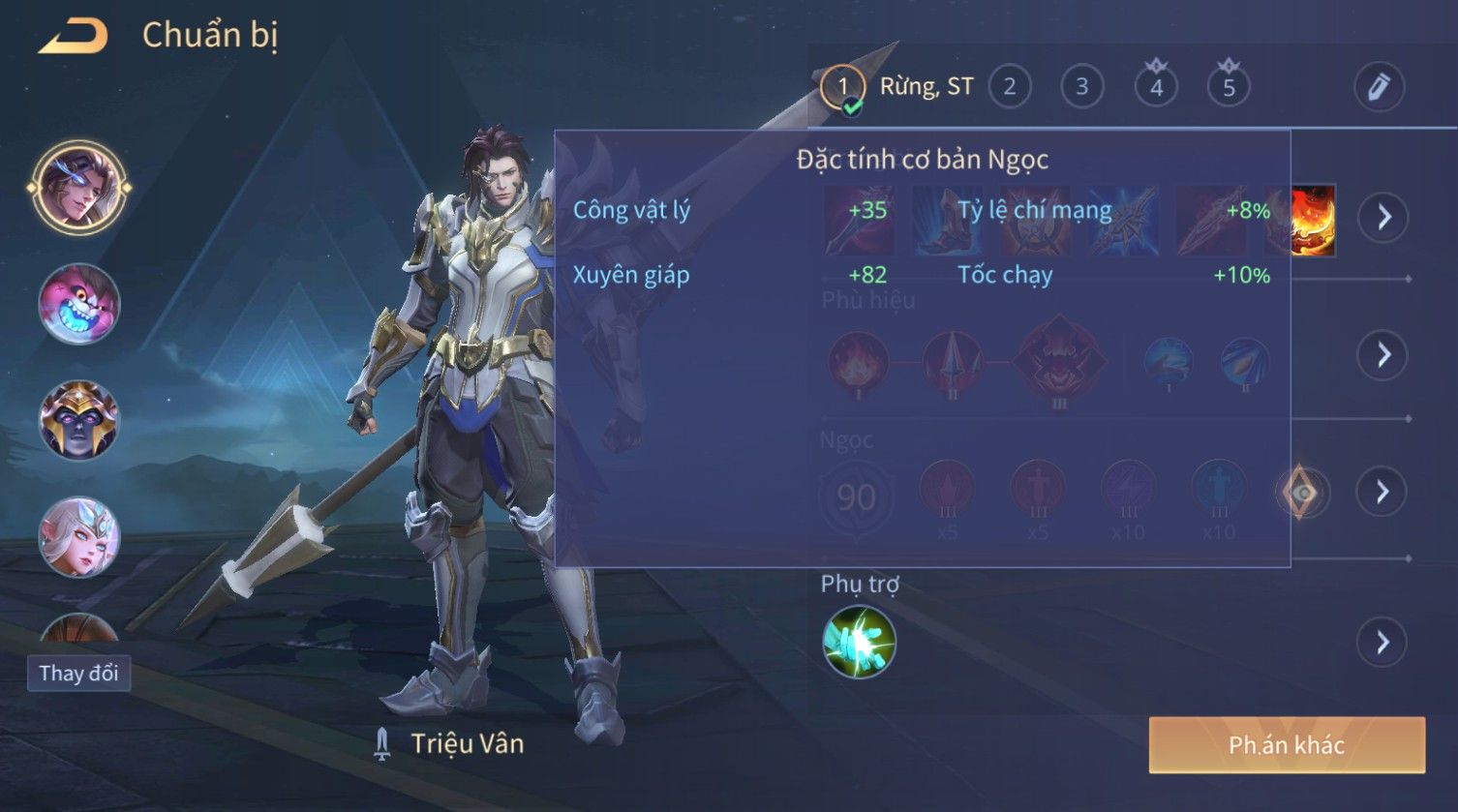Choose the grinning purple cat hero portrait

click(x=78, y=304)
